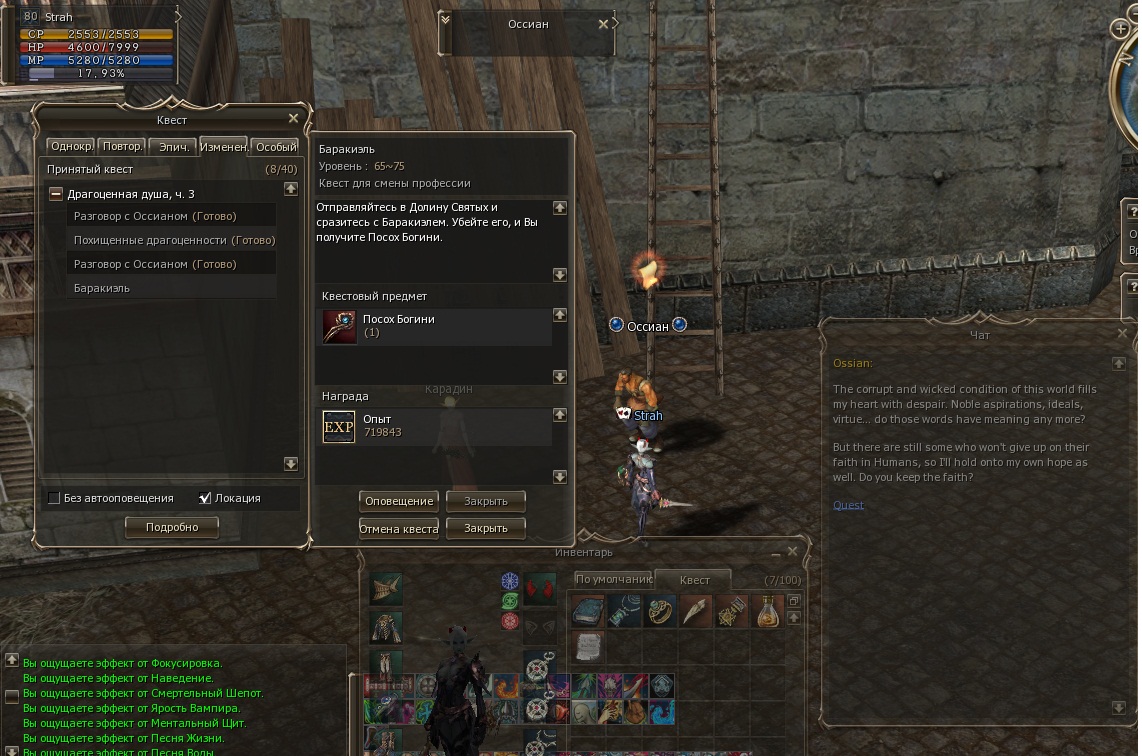This screenshot has width=1142, height=756.
Task: Switch to the По умолчанию inventory tab
Action: [613, 579]
